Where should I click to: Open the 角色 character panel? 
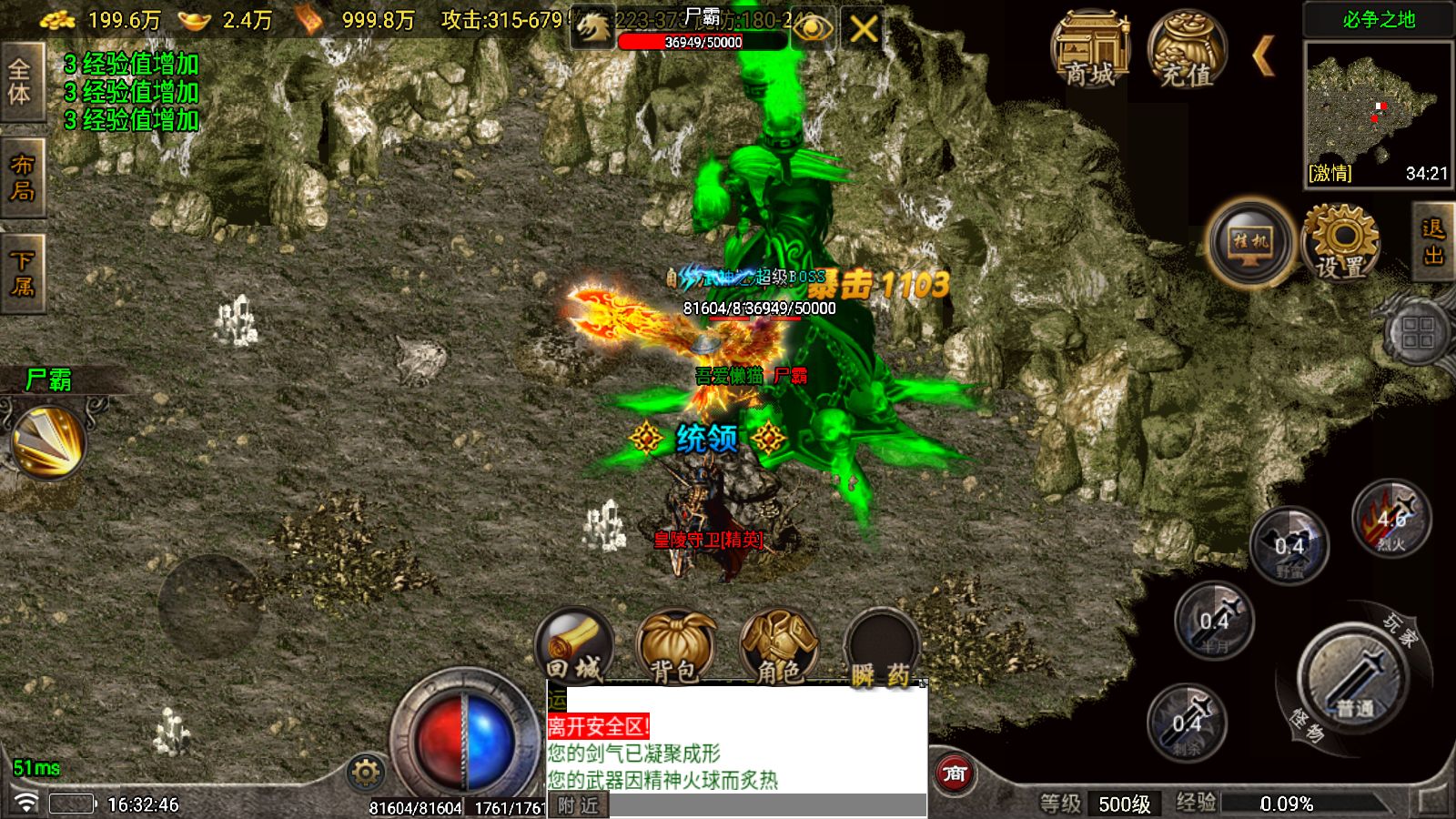(x=779, y=648)
